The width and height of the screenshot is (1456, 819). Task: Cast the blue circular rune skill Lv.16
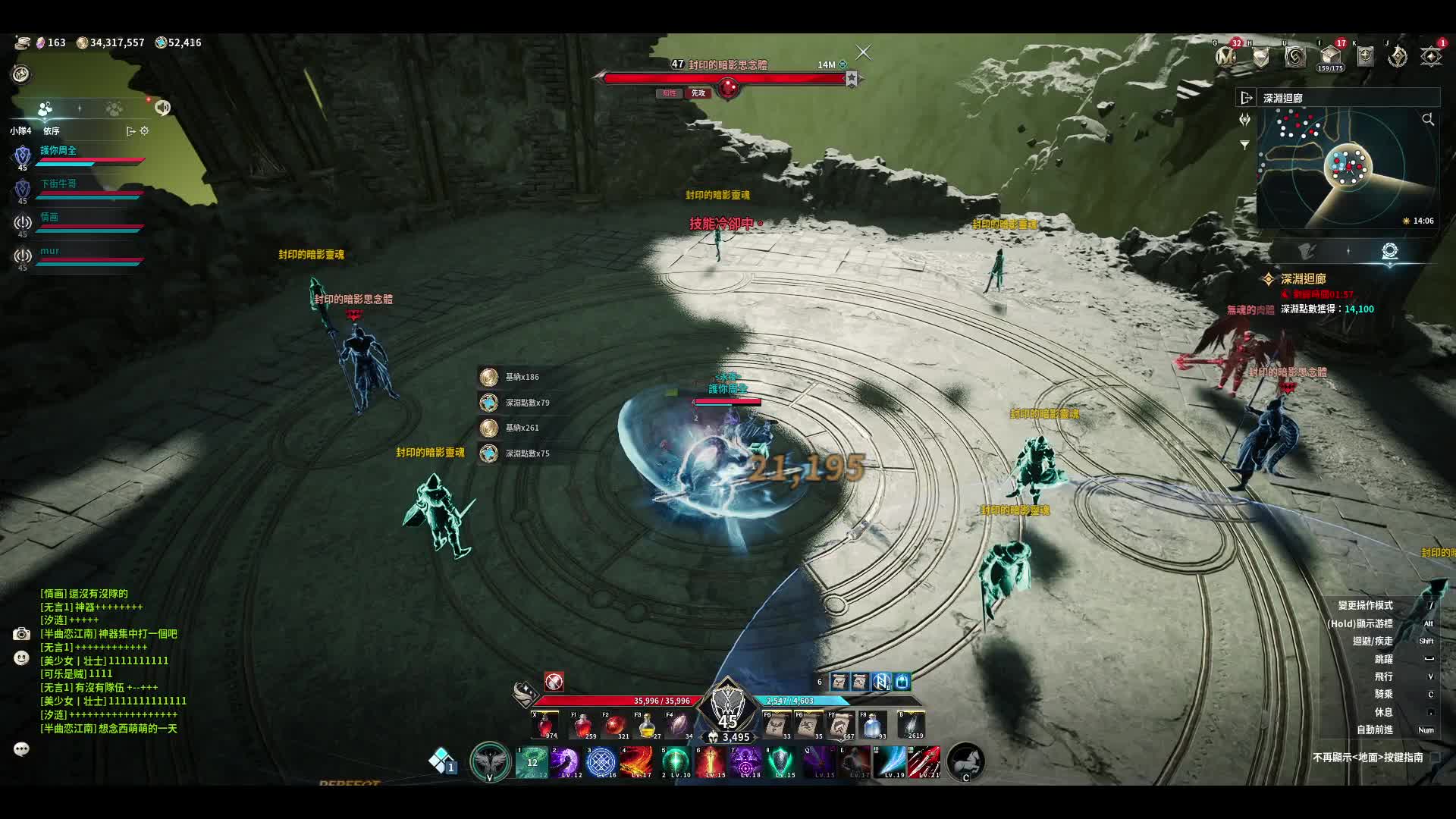[x=601, y=762]
